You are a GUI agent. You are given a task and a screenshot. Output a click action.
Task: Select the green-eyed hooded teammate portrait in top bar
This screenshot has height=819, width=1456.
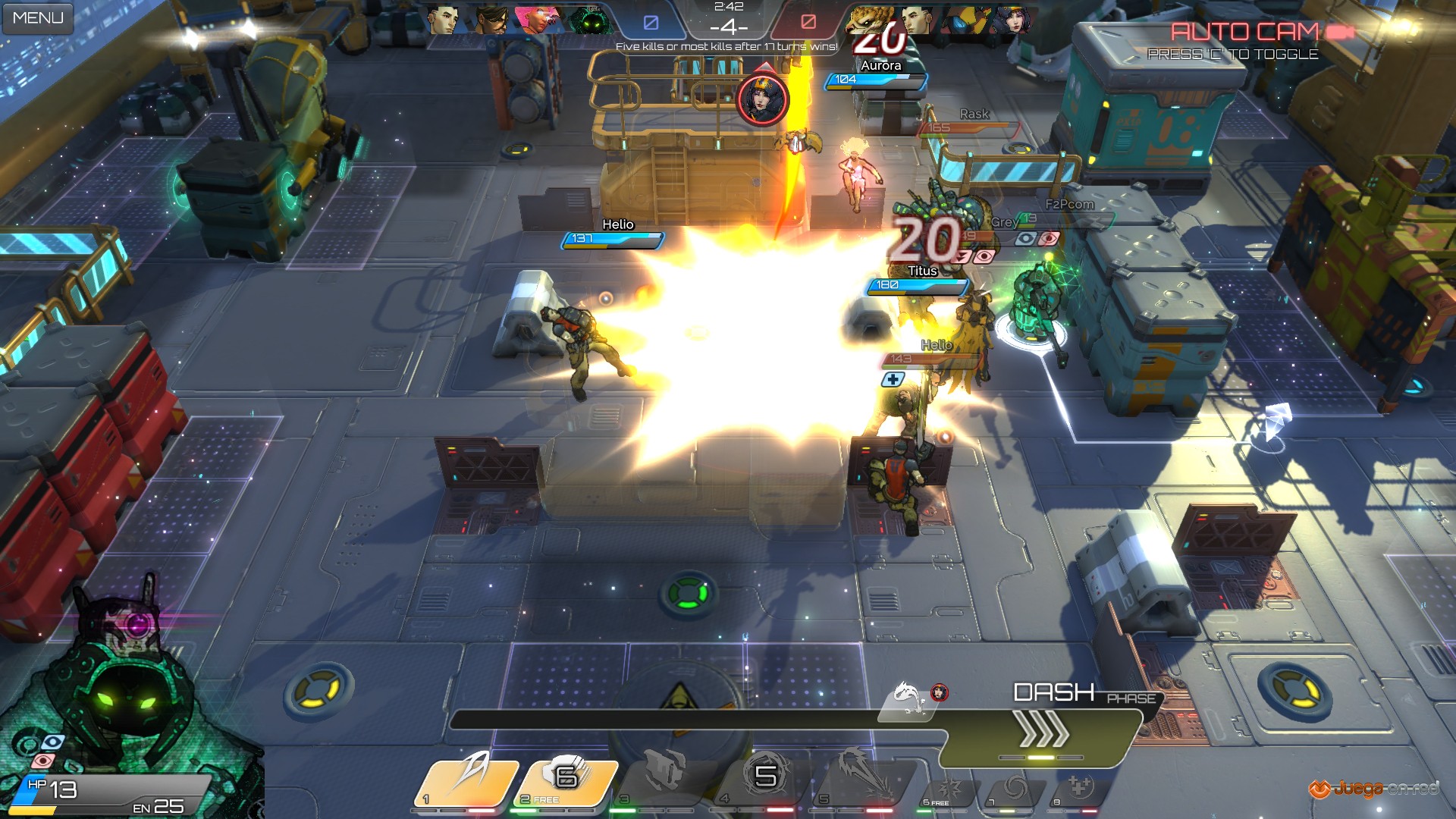coord(590,20)
